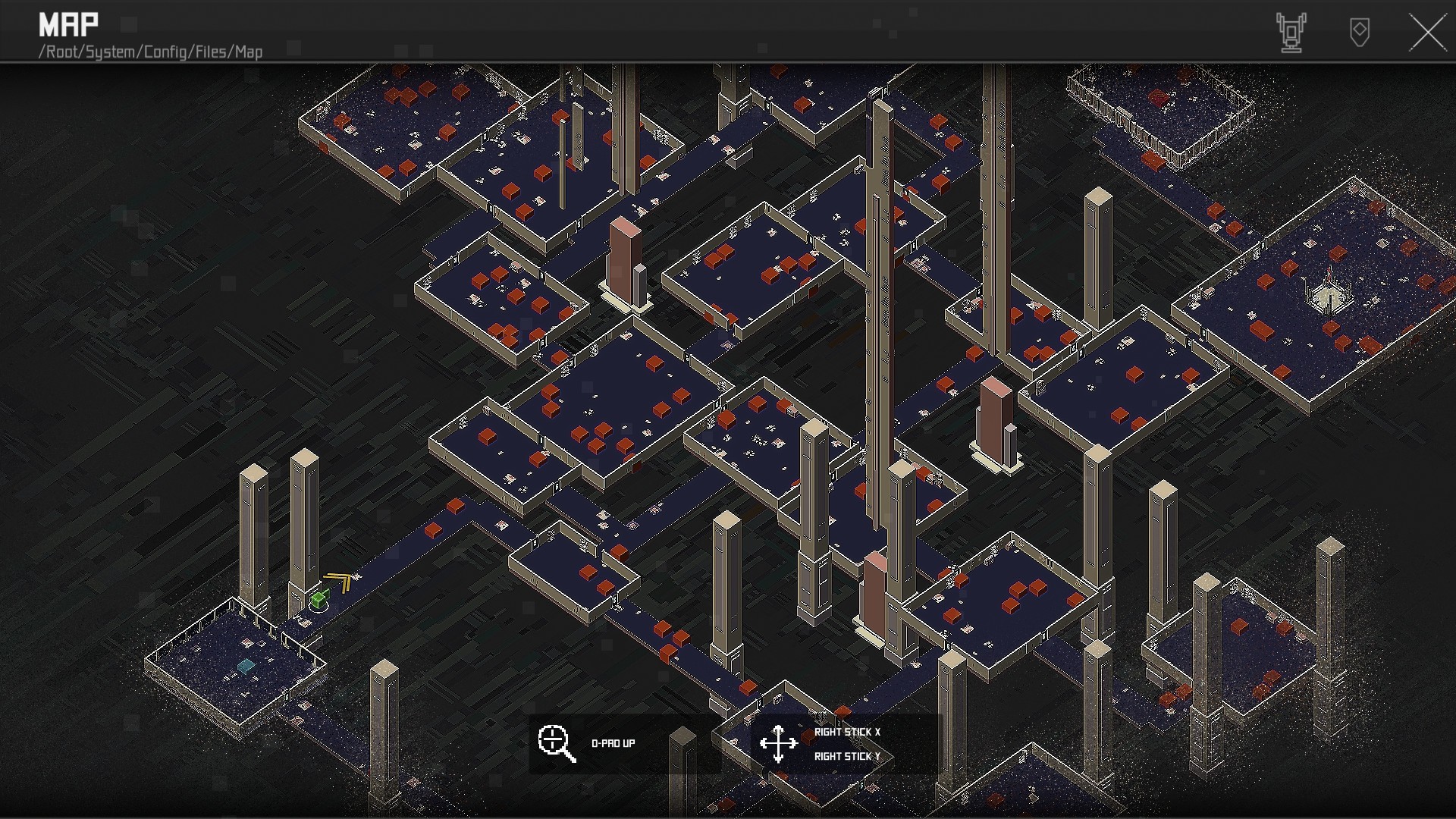Click the MAP title heading
The image size is (1456, 819).
[69, 24]
